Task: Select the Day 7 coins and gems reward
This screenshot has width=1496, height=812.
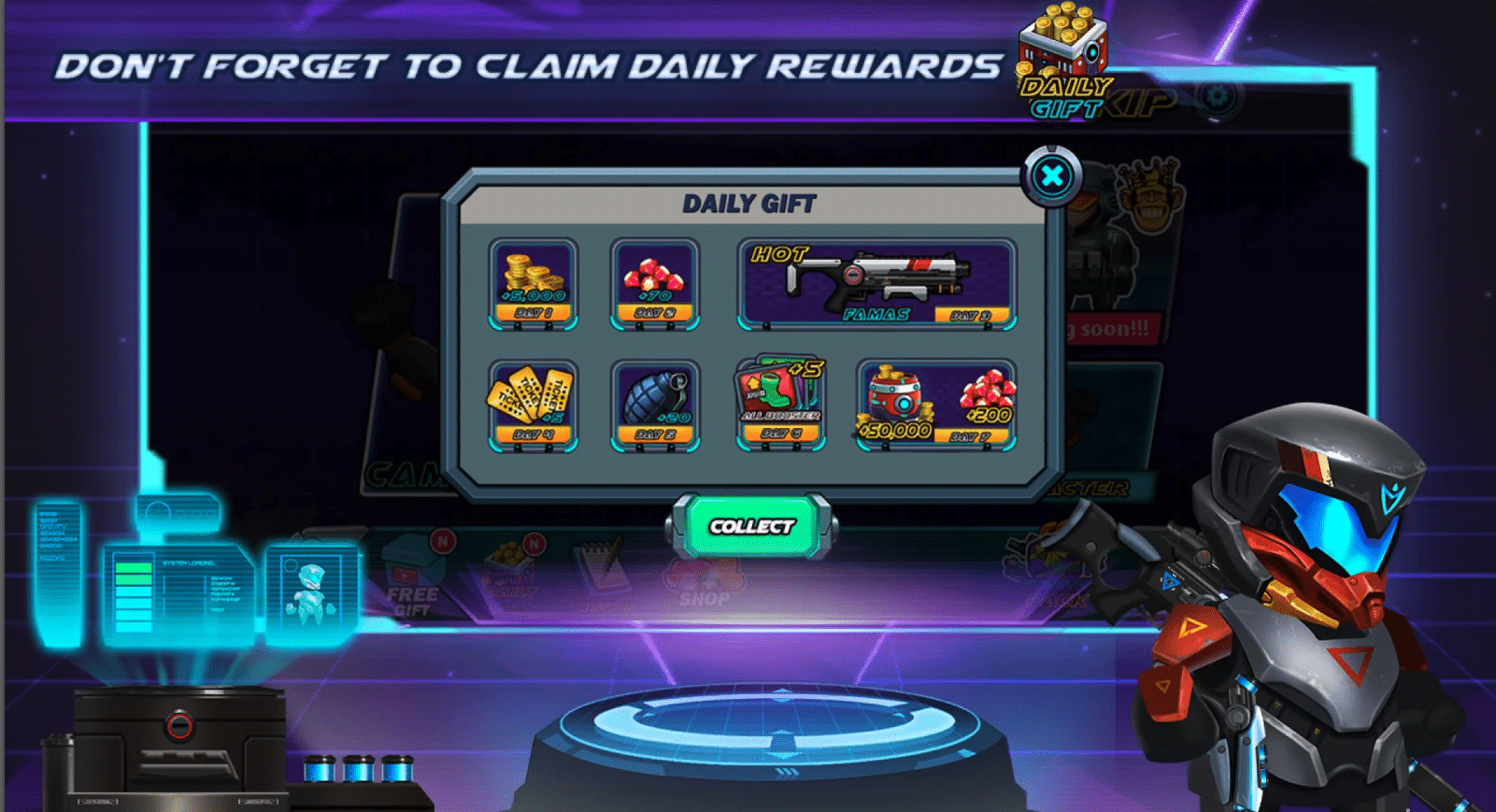Action: pyautogui.click(x=935, y=405)
